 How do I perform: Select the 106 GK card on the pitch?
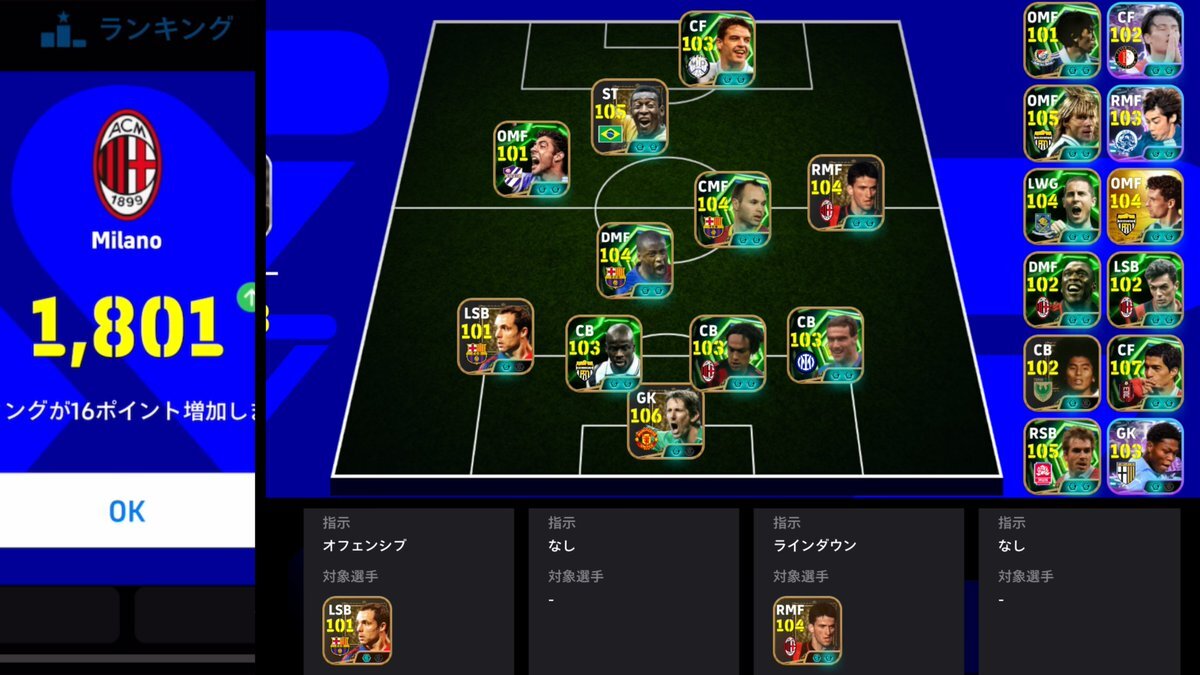[x=666, y=422]
